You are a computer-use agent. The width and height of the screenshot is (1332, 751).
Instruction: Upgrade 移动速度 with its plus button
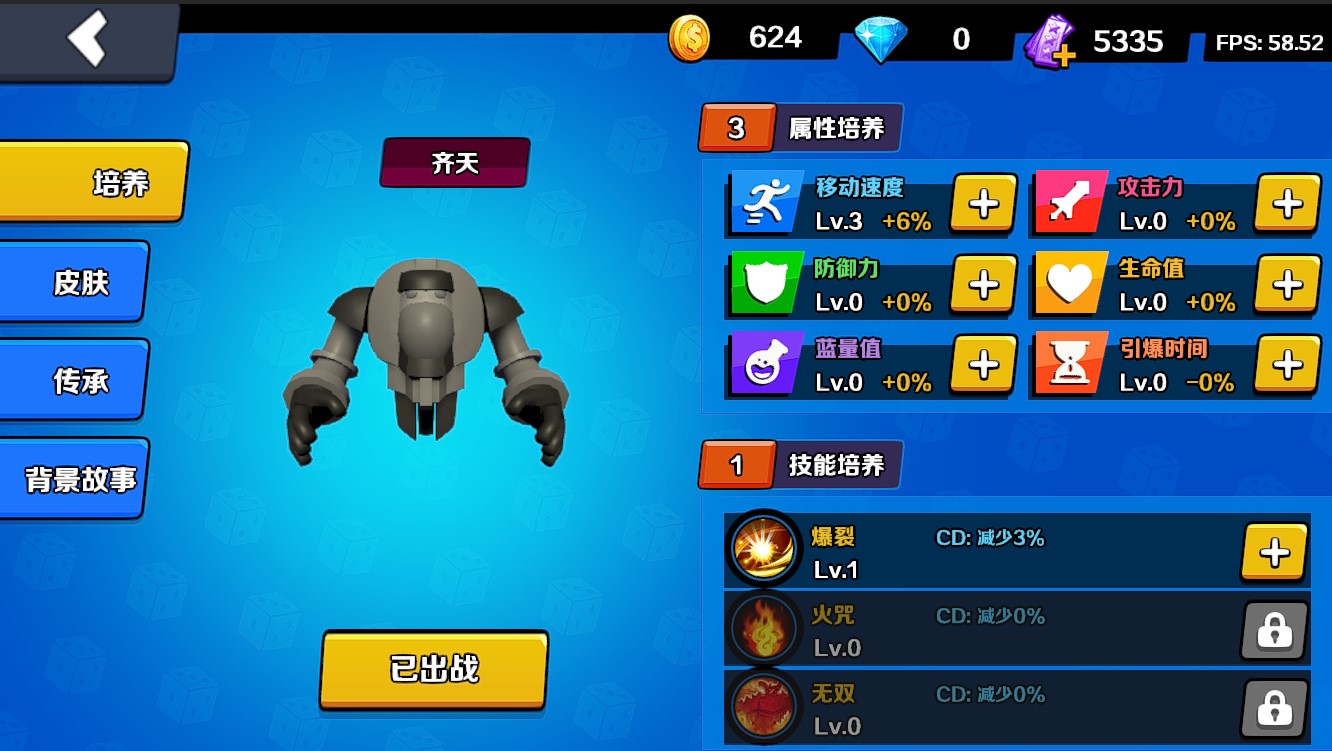pos(983,202)
